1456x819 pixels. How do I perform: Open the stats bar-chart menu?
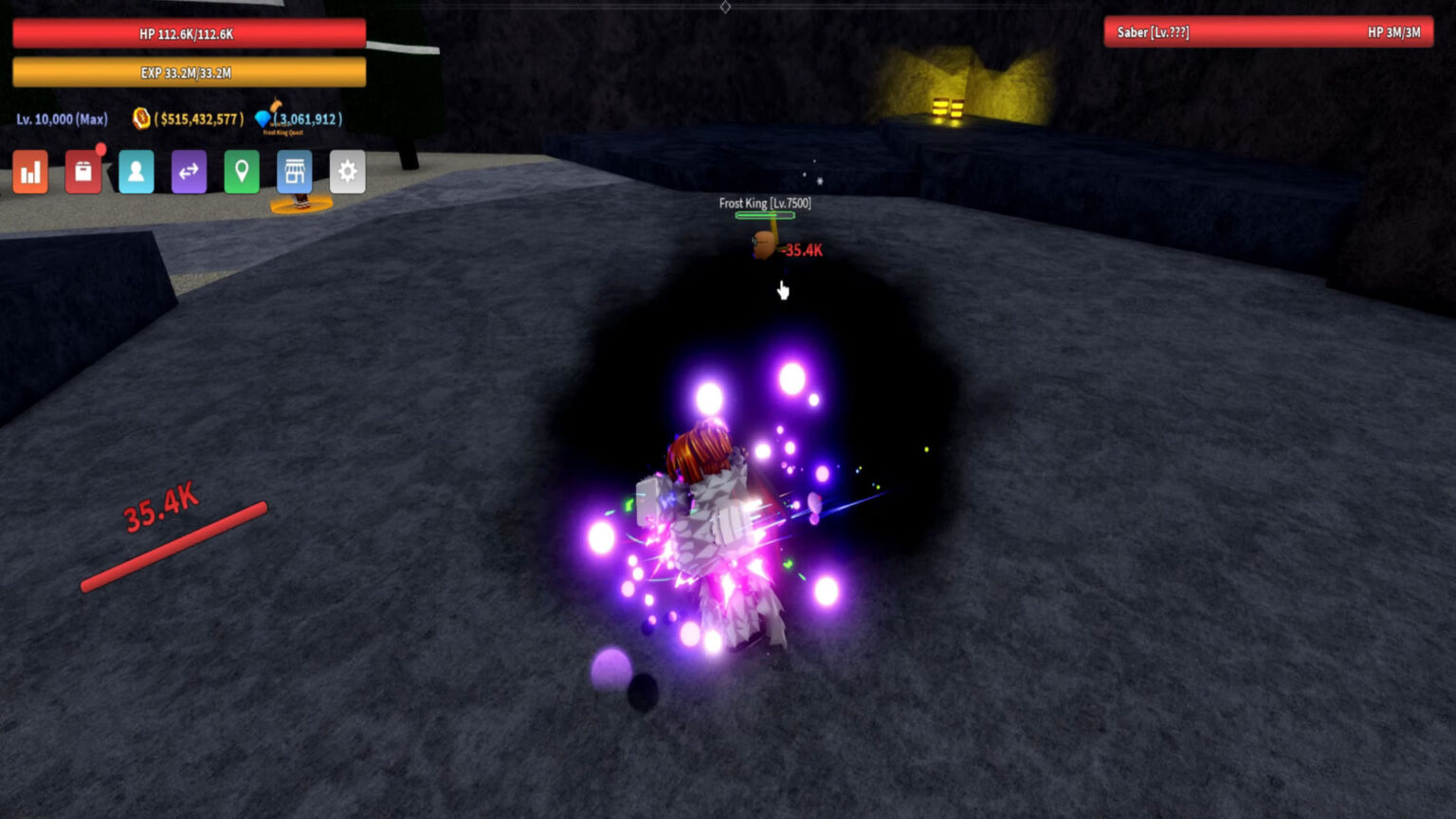point(29,172)
